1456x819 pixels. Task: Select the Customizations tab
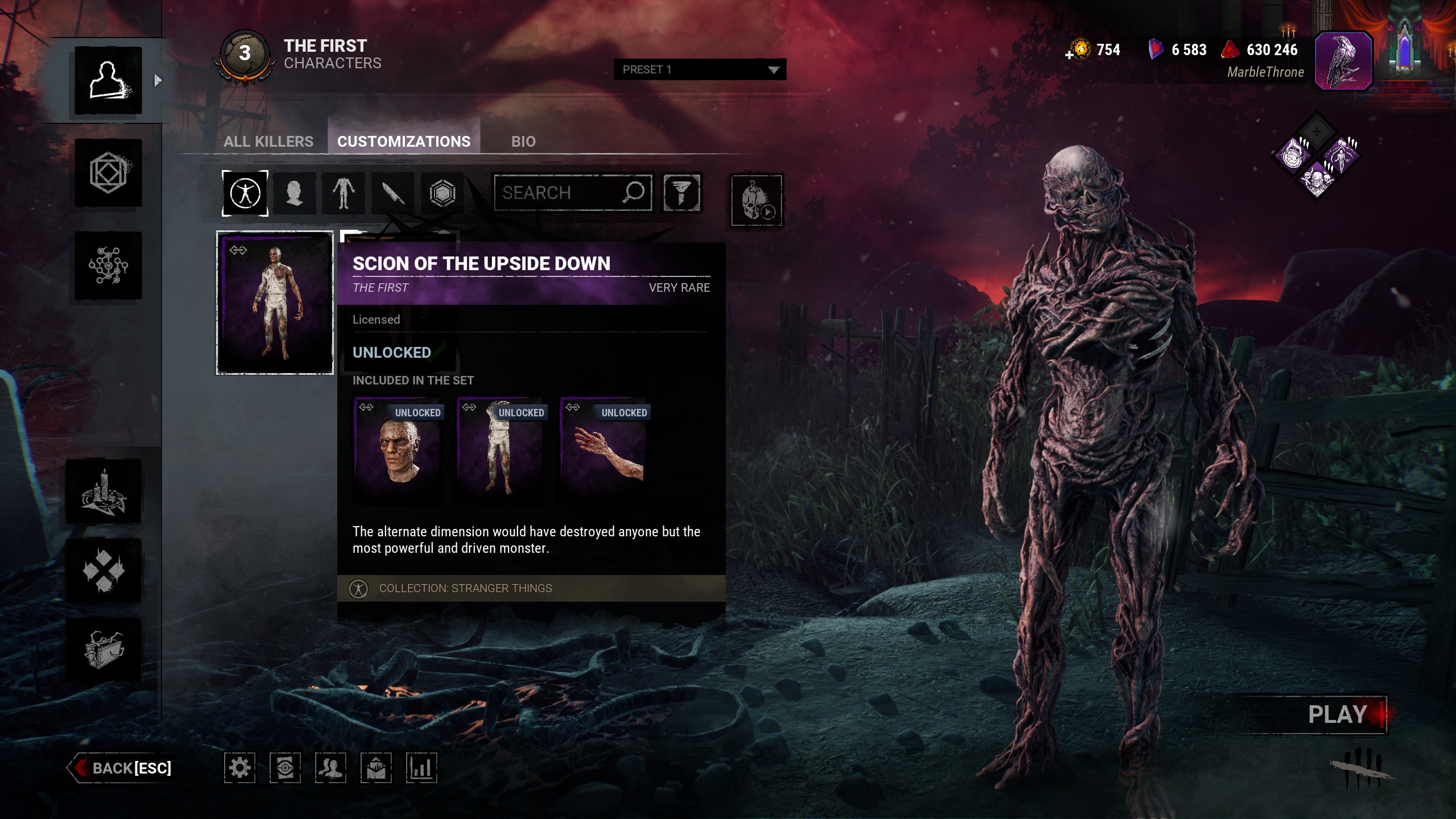(x=404, y=141)
